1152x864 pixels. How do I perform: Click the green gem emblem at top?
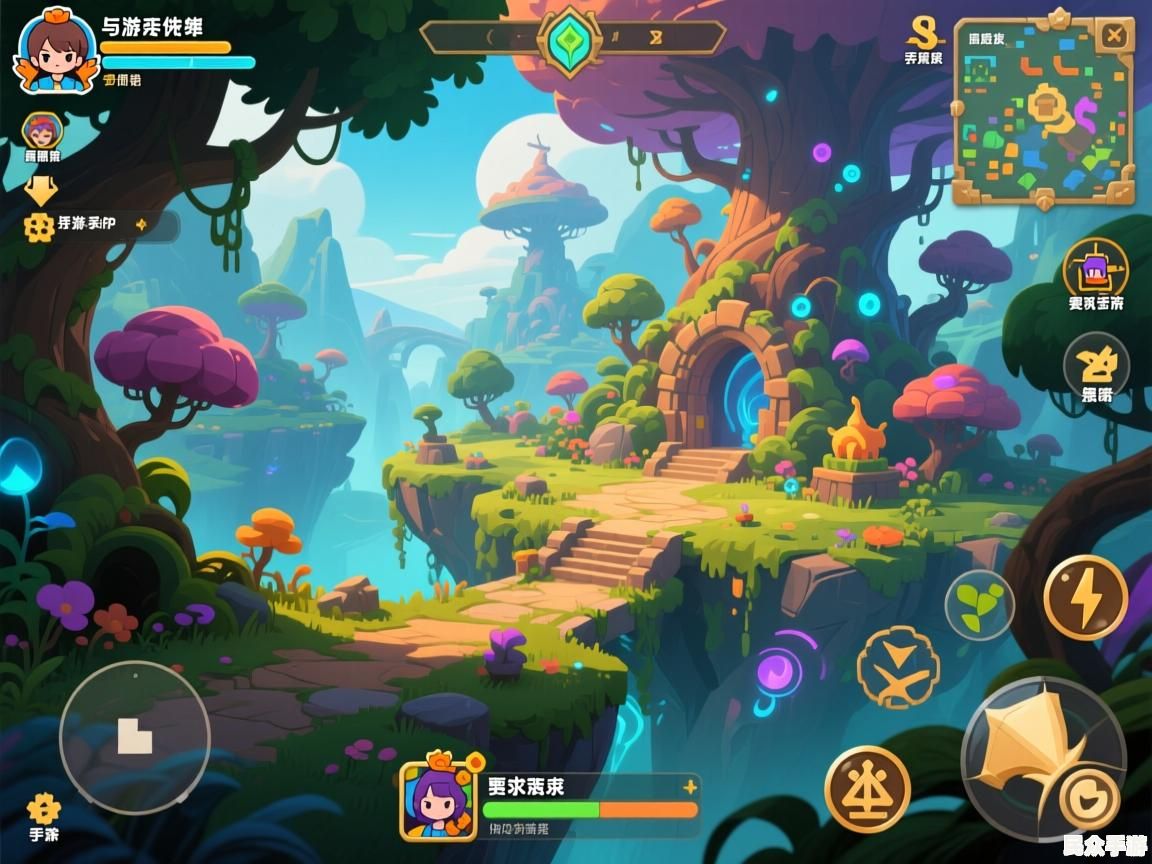pos(570,41)
